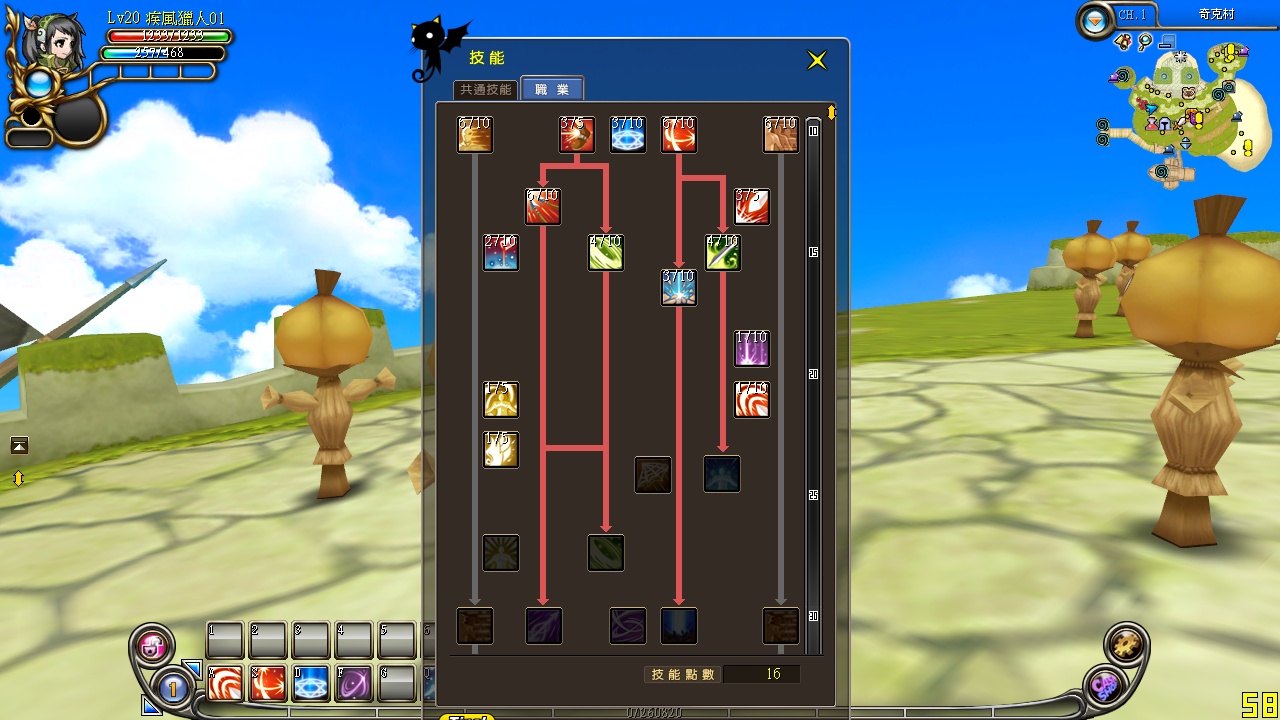Click the magnifying glass icon above the minimap

click(1143, 43)
